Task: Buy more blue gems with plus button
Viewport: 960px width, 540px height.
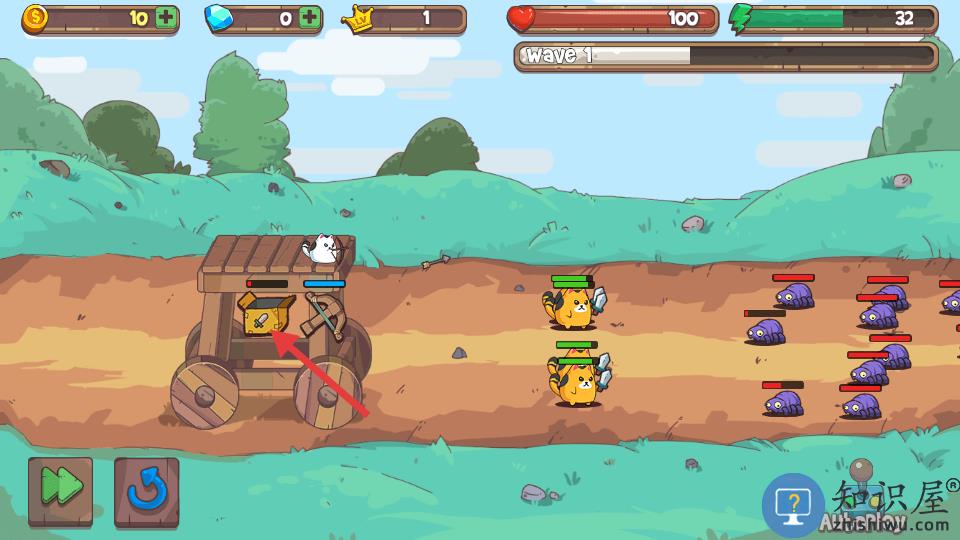Action: 310,18
